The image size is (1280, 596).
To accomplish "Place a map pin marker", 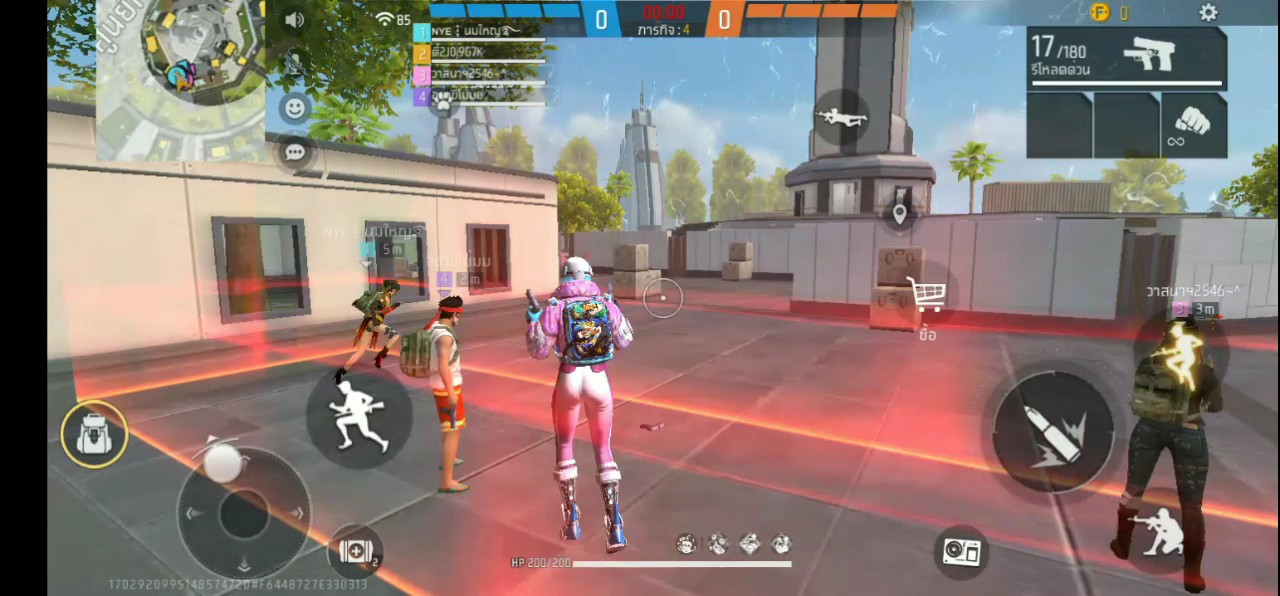I will [899, 213].
